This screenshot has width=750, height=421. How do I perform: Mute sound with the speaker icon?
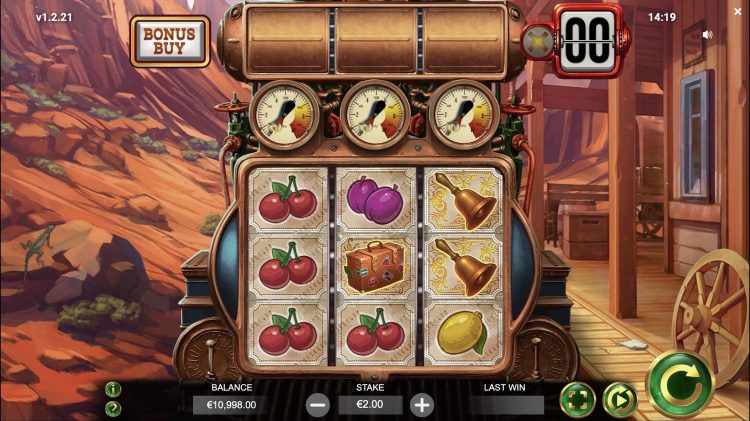[708, 34]
